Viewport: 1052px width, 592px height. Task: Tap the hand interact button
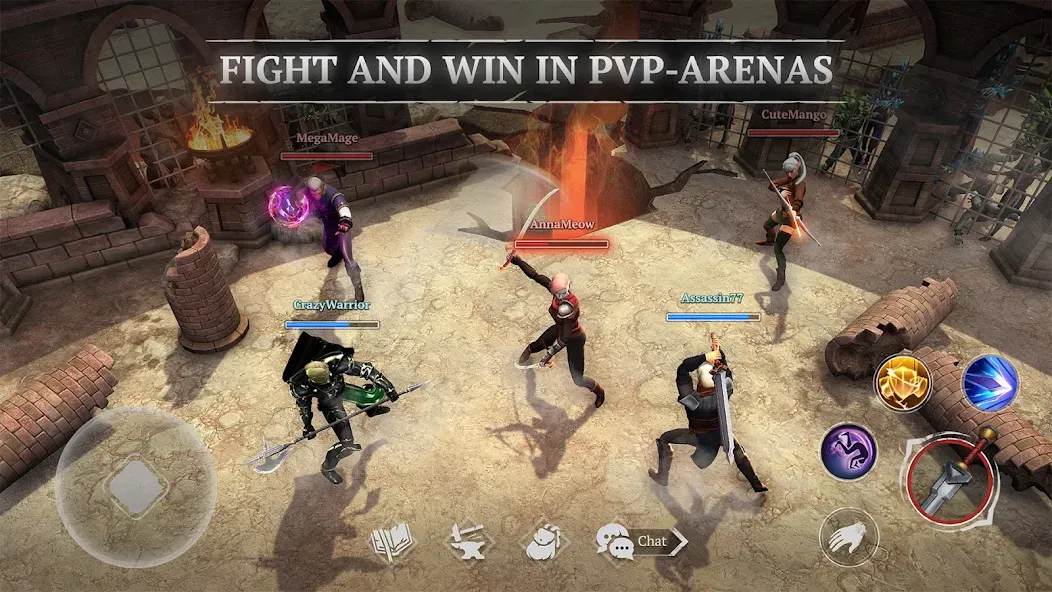849,538
